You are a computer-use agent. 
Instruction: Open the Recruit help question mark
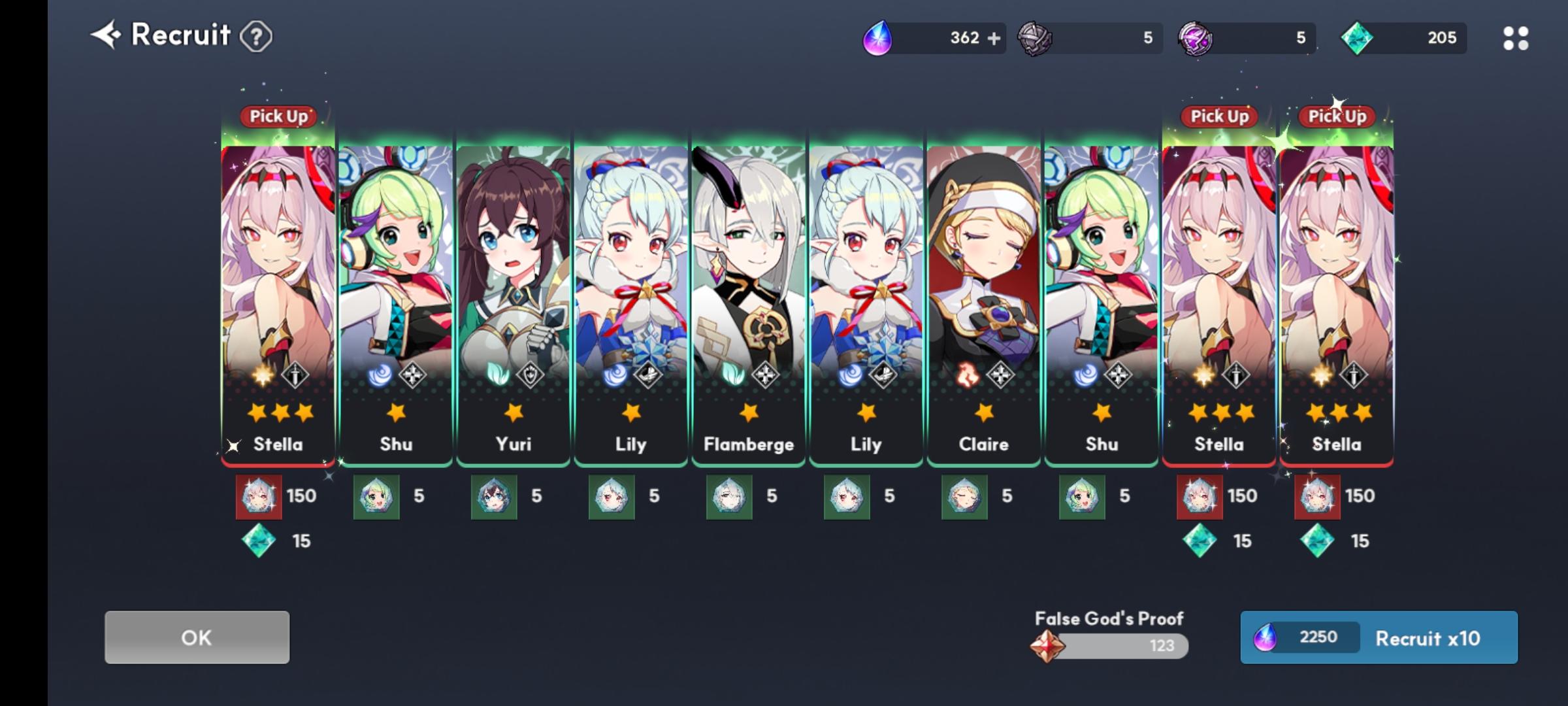click(x=255, y=37)
